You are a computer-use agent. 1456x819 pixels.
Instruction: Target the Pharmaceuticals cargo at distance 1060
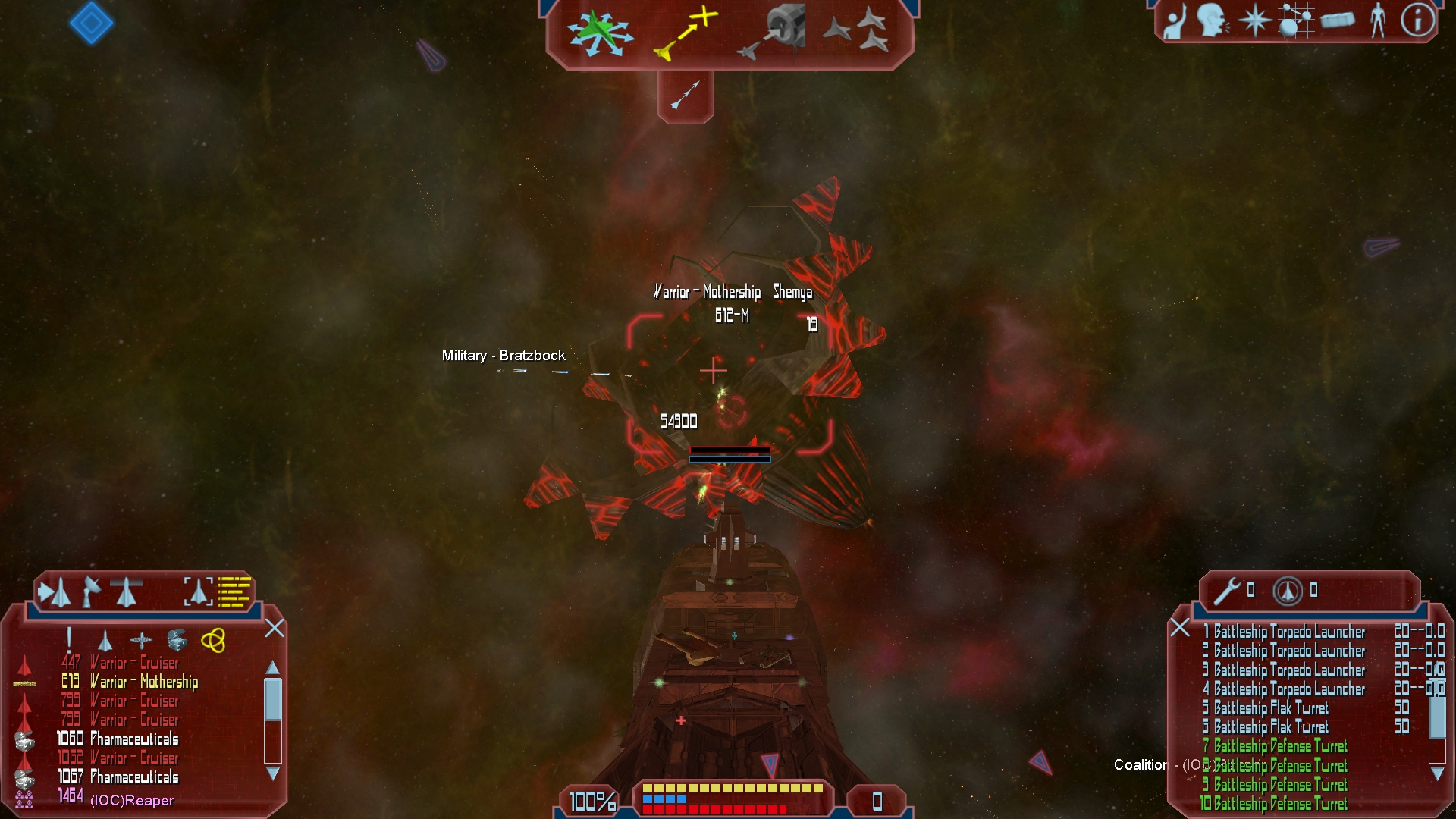(x=134, y=739)
